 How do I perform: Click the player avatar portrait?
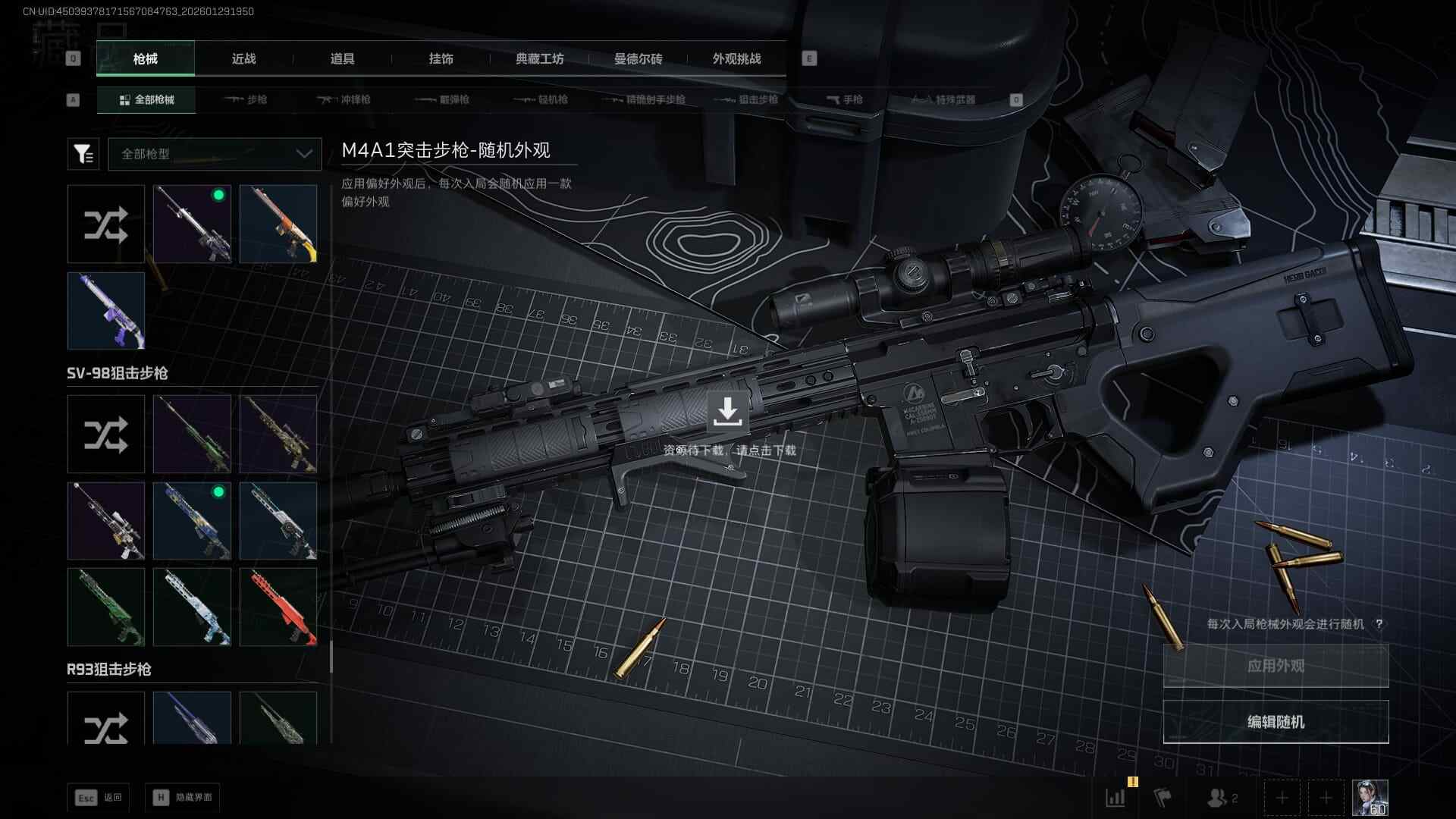[1370, 798]
